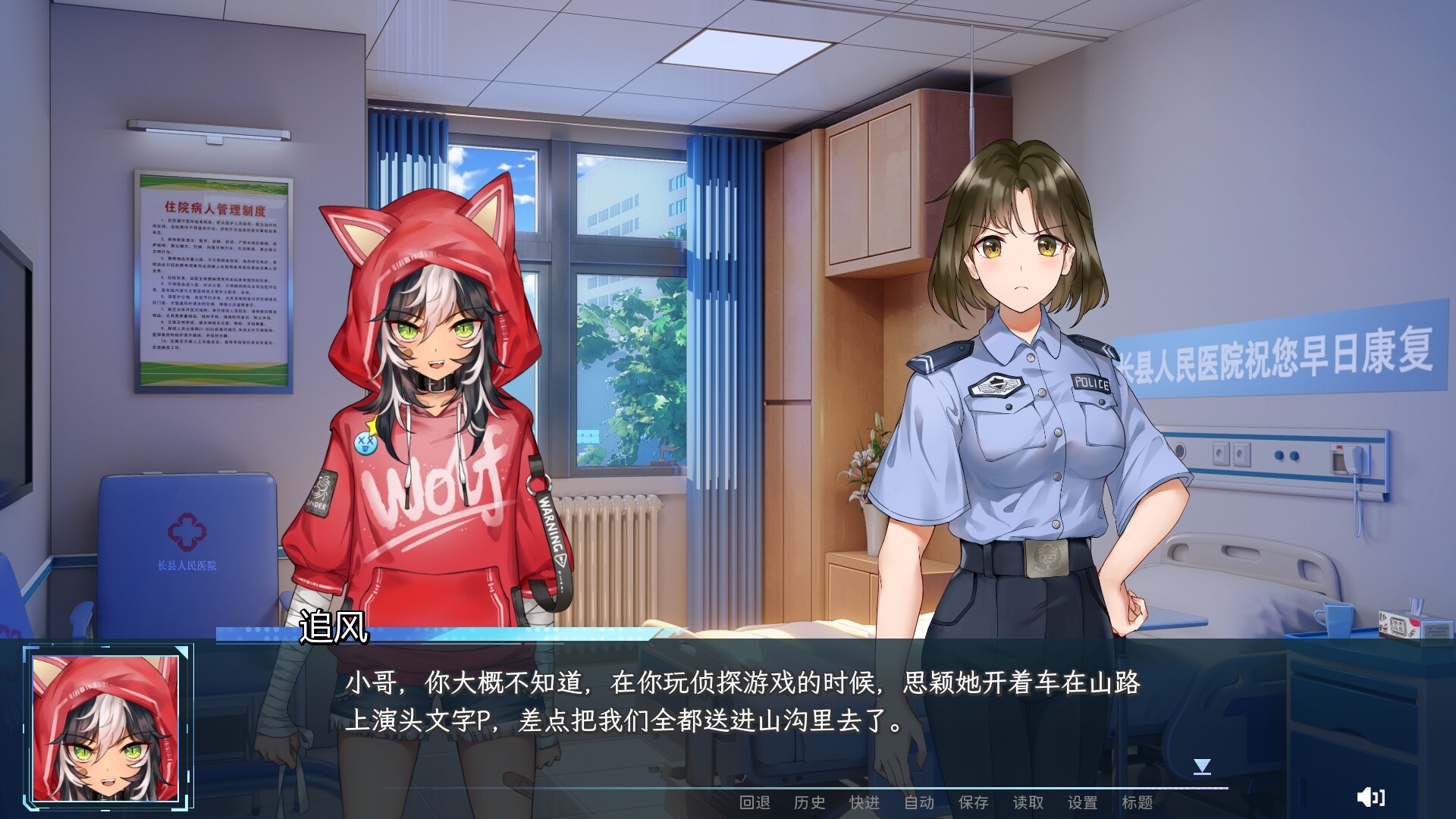Enable 自动 auto-play mode
1456x819 pixels.
tap(920, 802)
